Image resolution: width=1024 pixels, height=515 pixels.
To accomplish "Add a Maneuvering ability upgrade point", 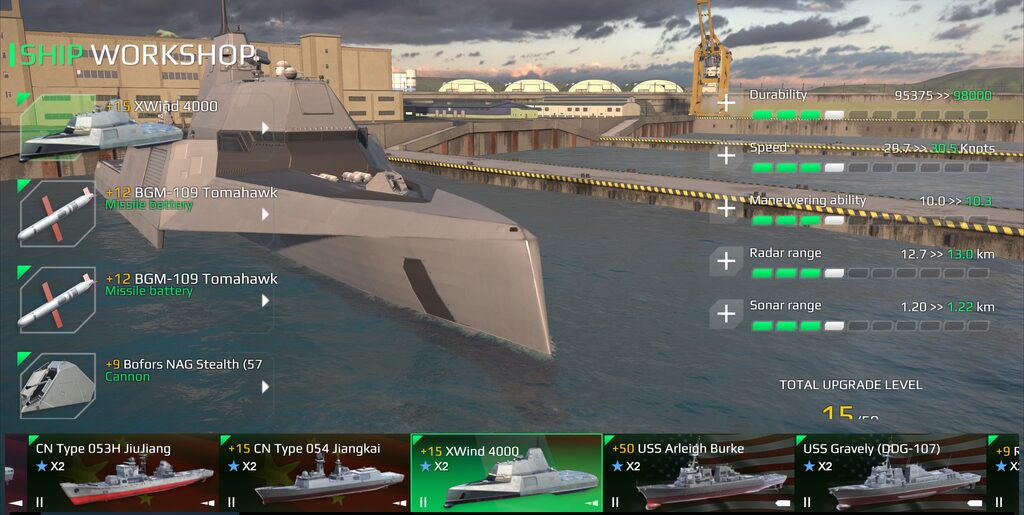I will 725,209.
